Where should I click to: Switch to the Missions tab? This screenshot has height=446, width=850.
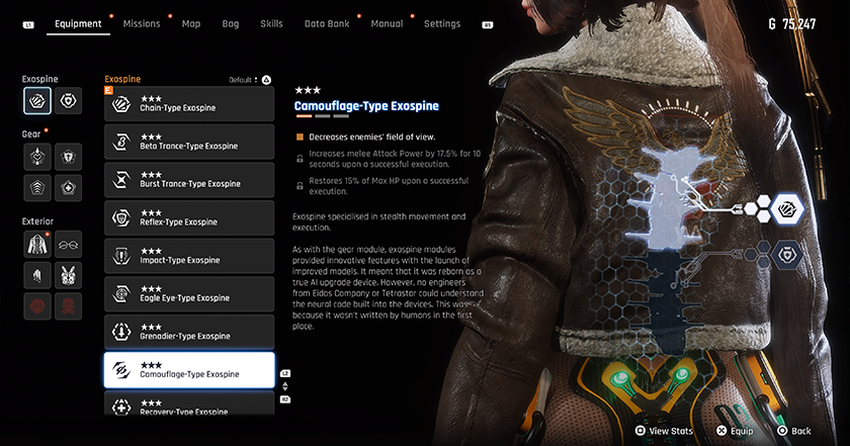140,24
